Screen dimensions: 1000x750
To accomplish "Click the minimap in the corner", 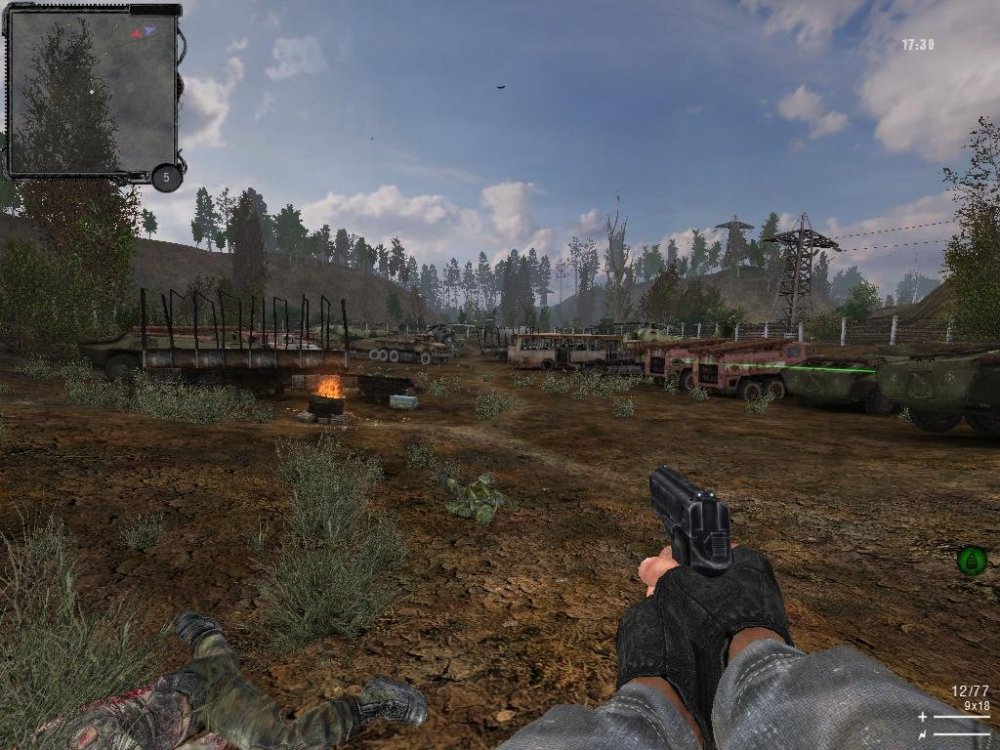I will [x=92, y=90].
